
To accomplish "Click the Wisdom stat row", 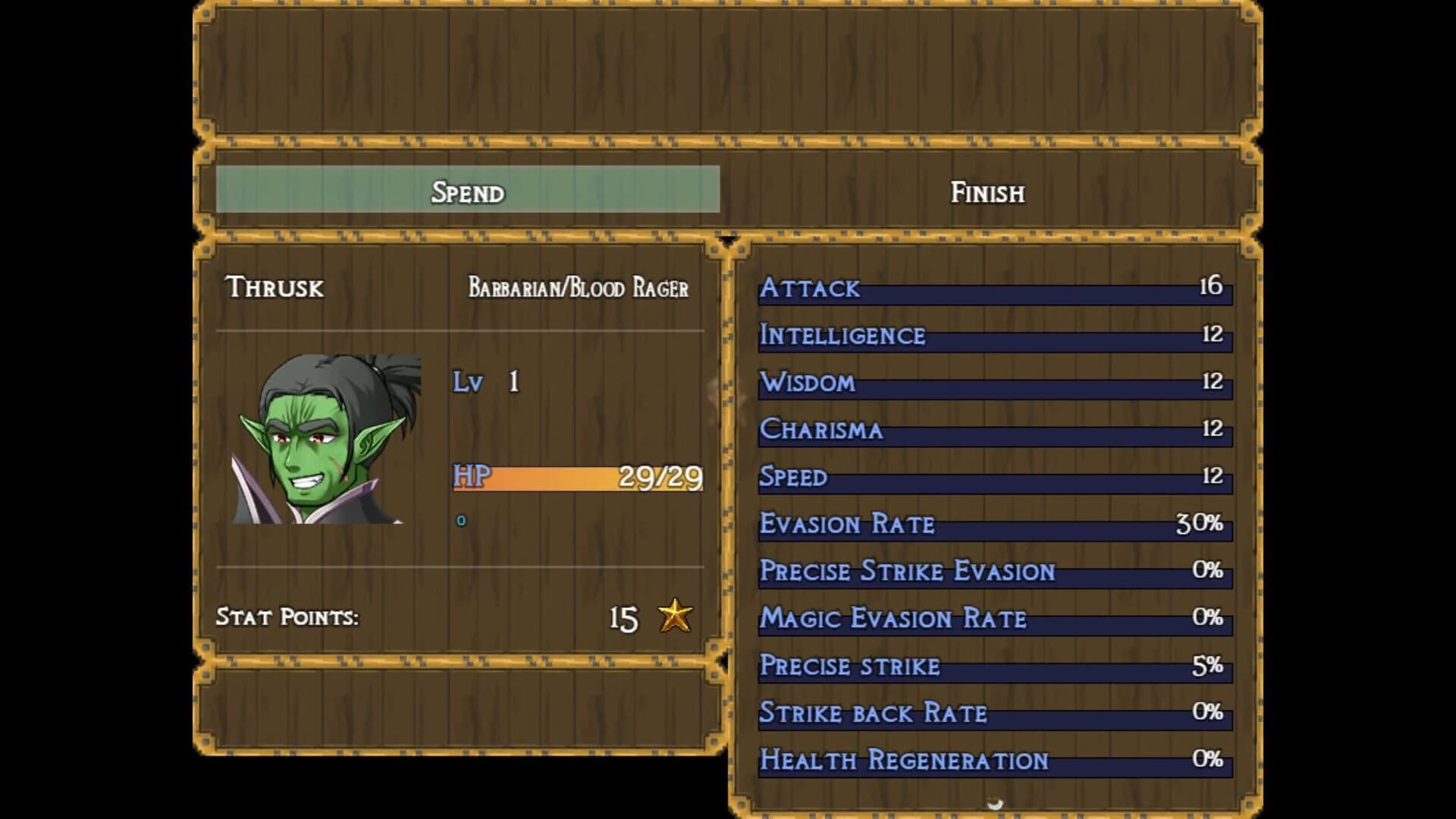I will tap(993, 383).
